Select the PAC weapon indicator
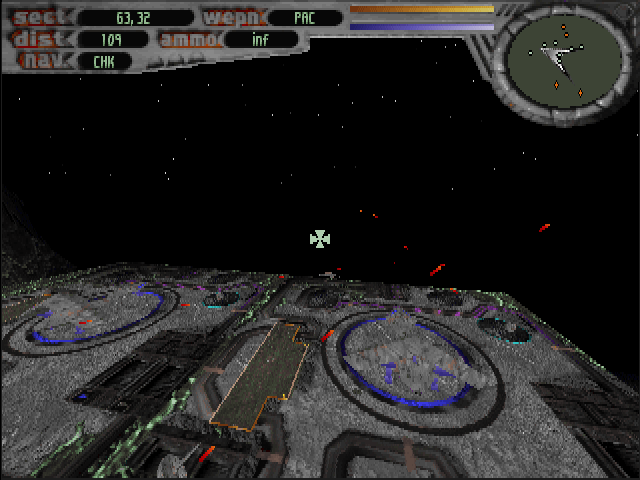Viewport: 640px width, 480px height. [x=304, y=17]
